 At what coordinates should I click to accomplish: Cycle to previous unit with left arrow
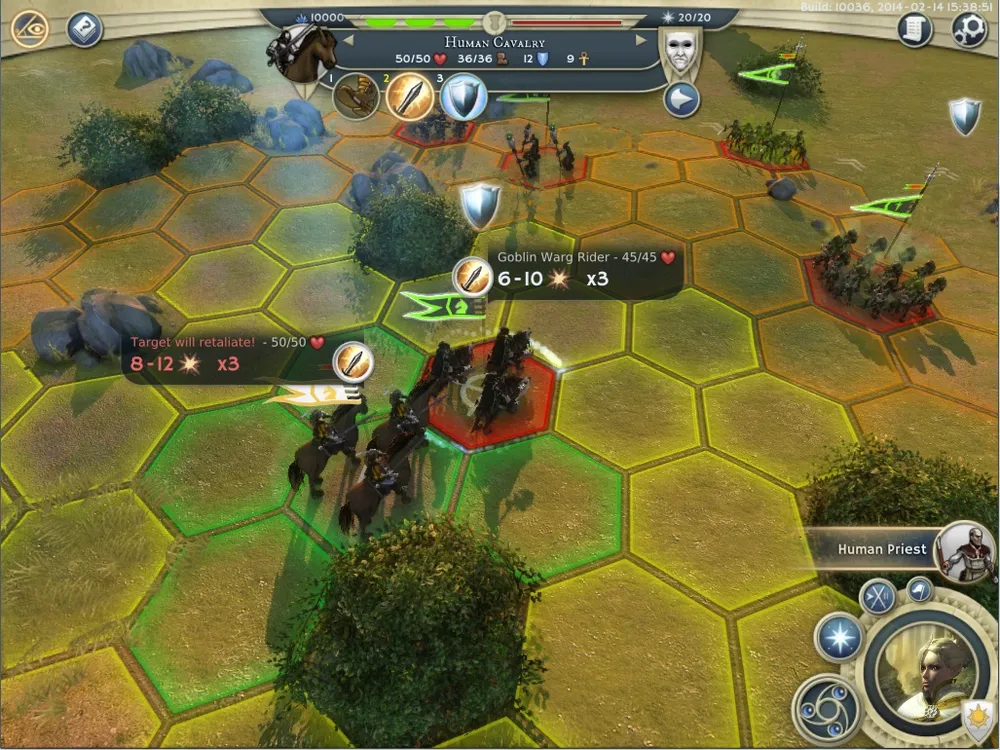pyautogui.click(x=349, y=40)
